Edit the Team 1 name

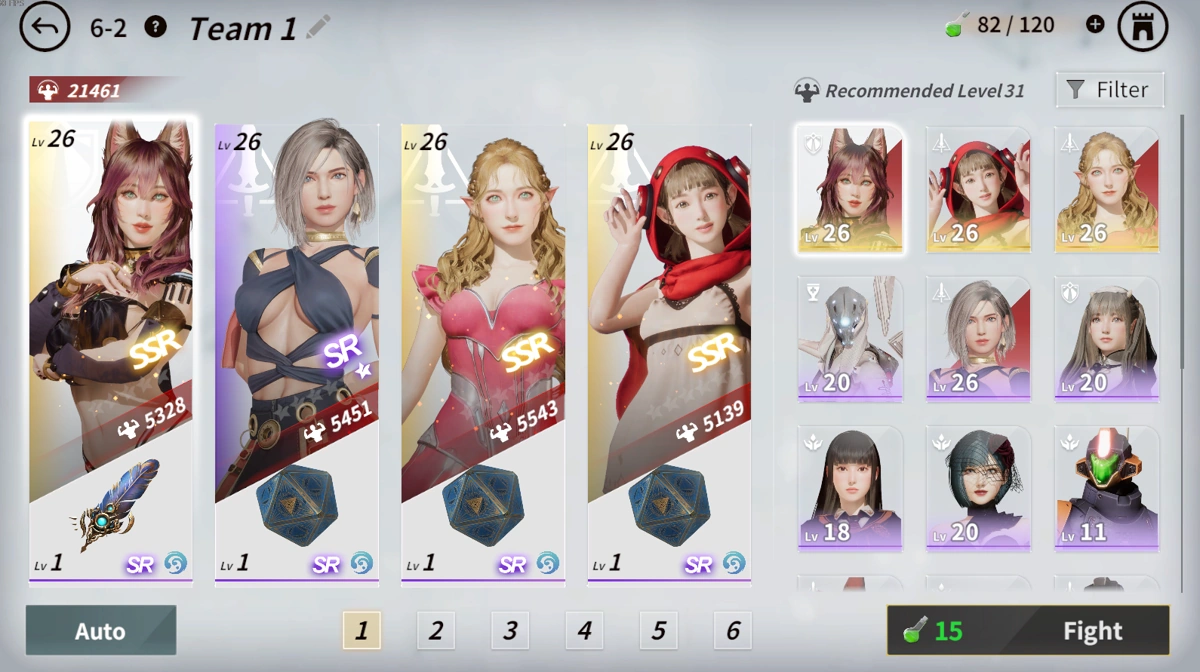click(x=318, y=27)
